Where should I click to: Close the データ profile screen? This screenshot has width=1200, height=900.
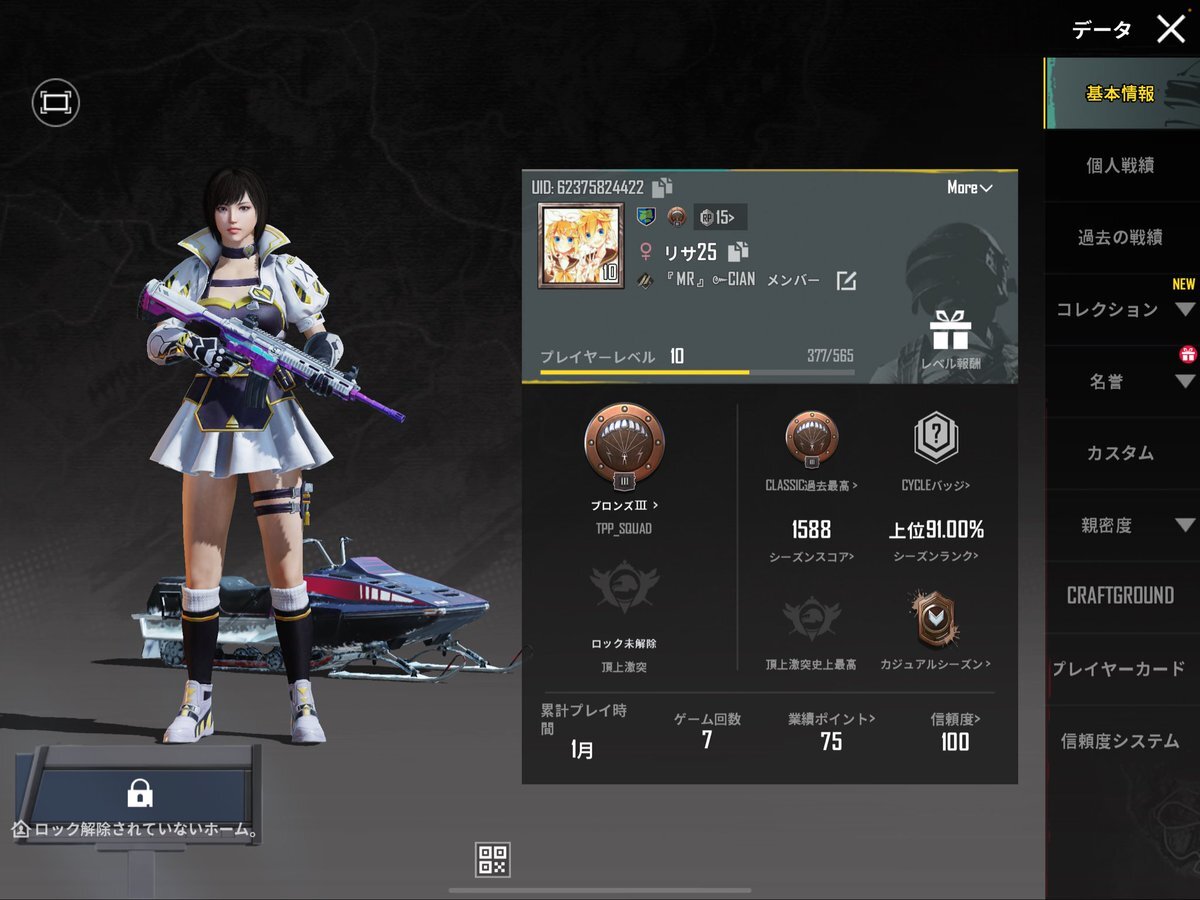(1170, 30)
